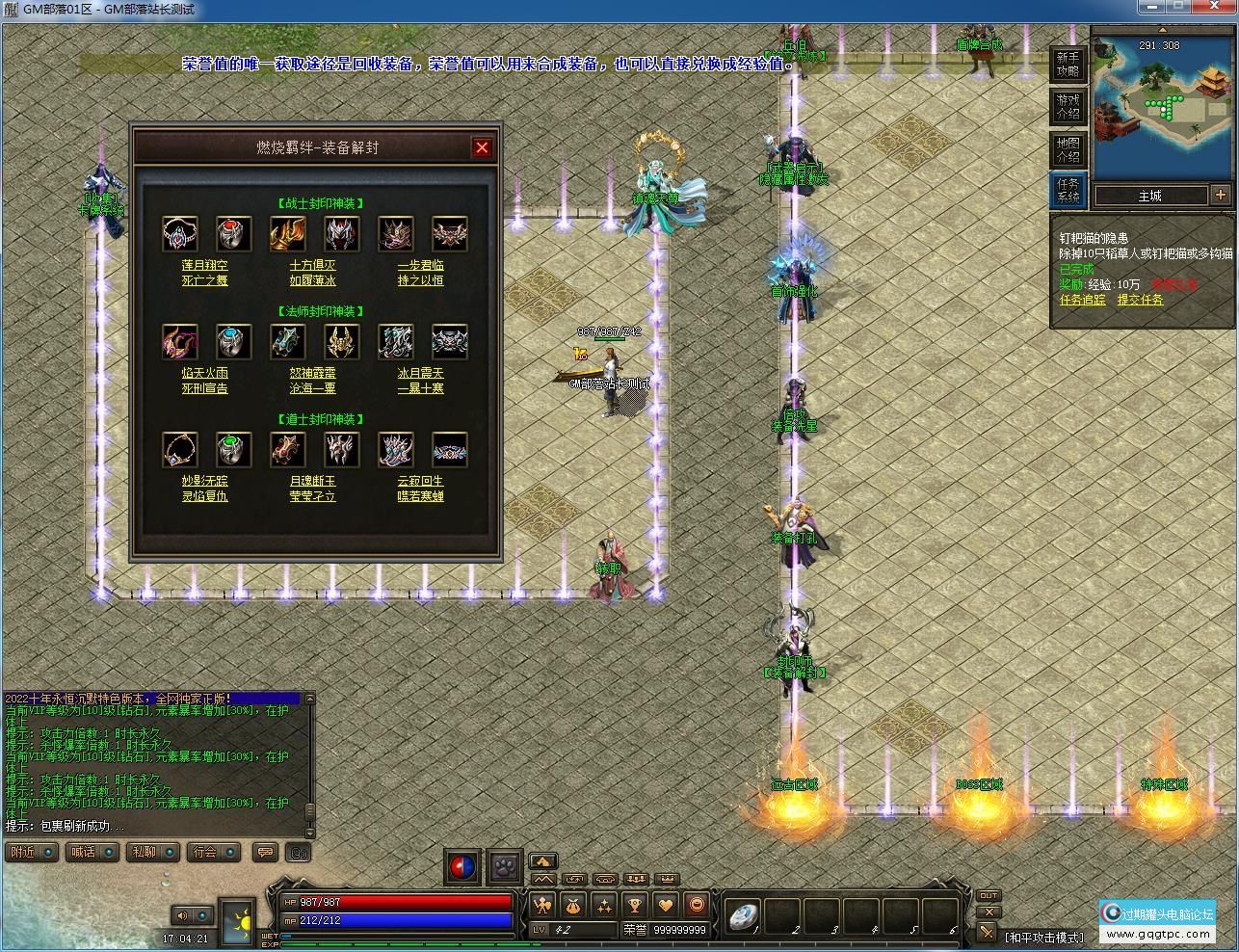
Task: Show the 地图介绍 map introduction
Action: [1068, 149]
